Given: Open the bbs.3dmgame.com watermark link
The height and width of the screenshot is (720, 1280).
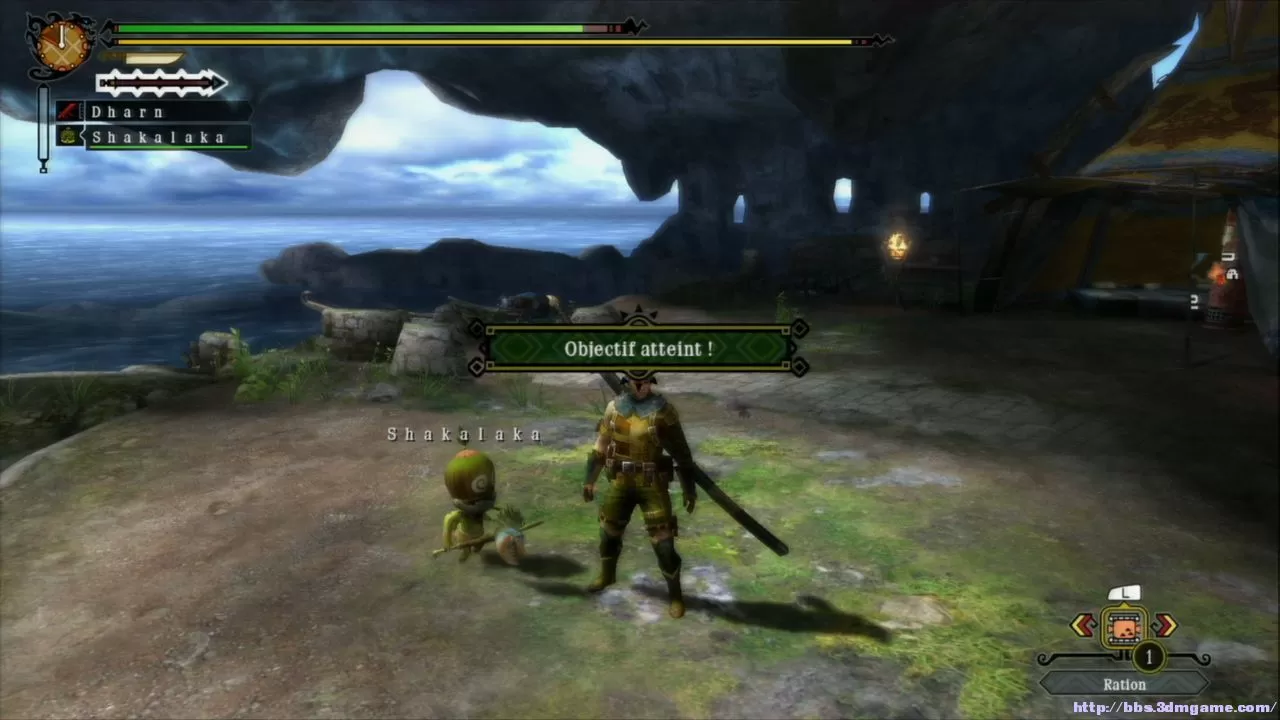Looking at the screenshot, I should (1174, 708).
